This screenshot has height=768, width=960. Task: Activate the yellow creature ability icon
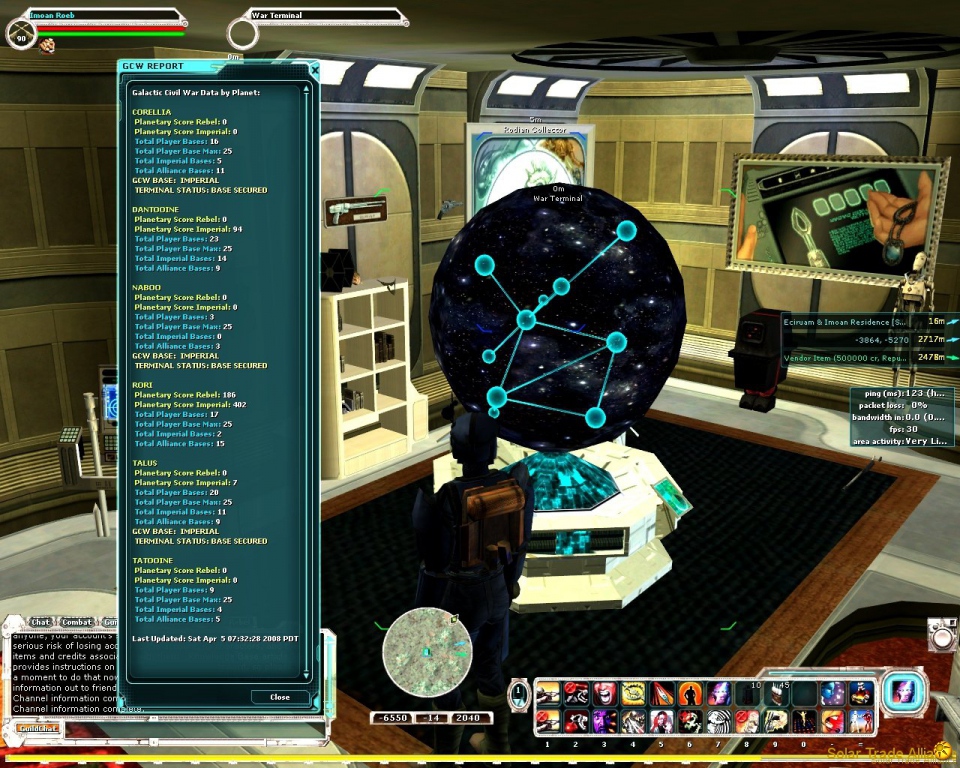tap(634, 693)
